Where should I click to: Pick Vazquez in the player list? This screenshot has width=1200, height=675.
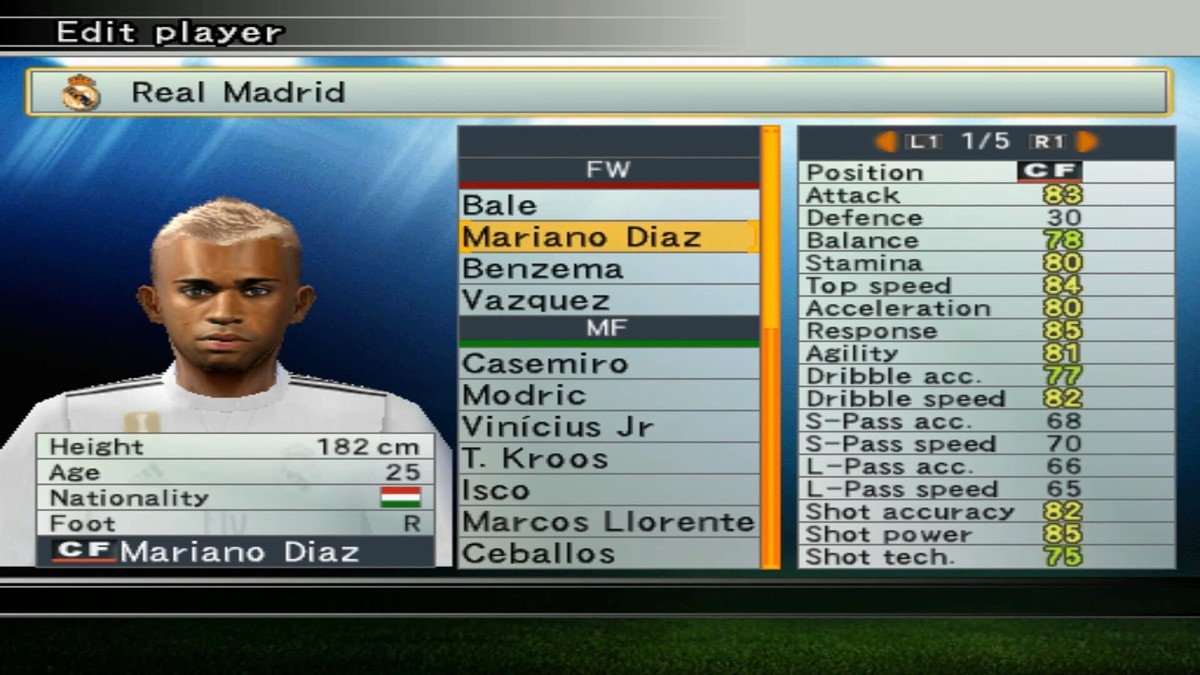point(608,300)
